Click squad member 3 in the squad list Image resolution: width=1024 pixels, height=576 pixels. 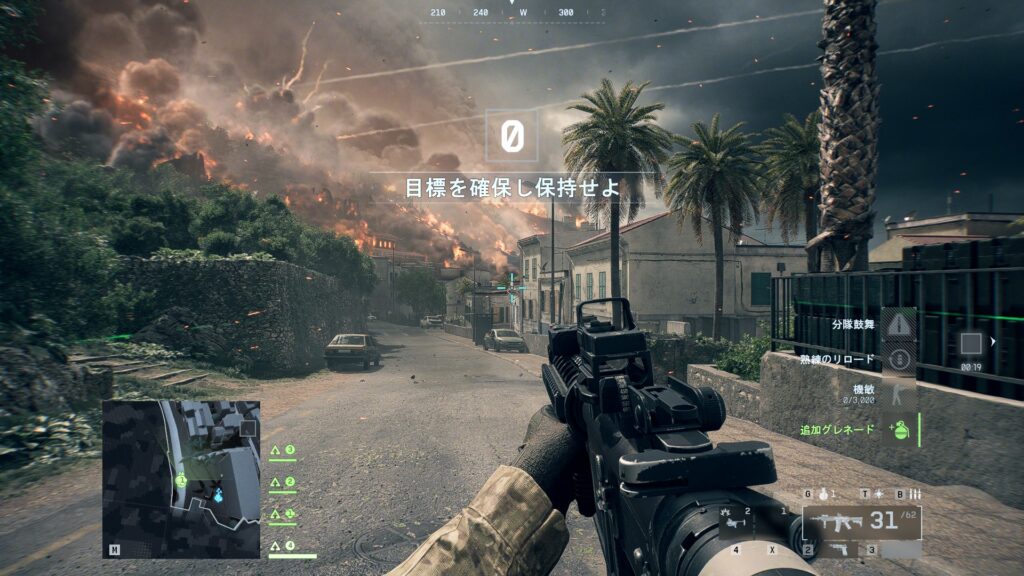[285, 451]
